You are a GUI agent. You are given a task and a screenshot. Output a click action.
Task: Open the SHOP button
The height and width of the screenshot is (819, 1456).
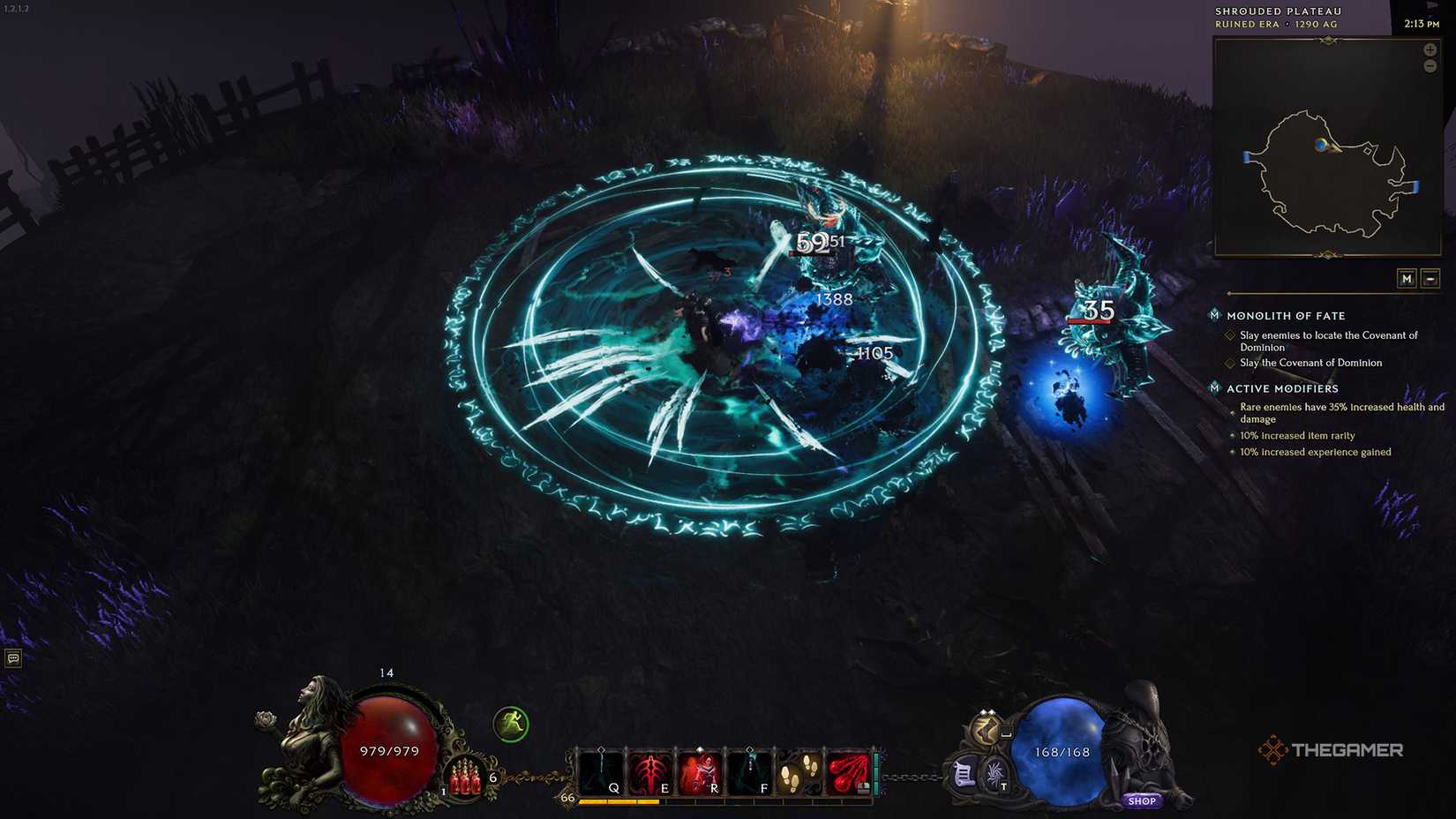[1142, 800]
